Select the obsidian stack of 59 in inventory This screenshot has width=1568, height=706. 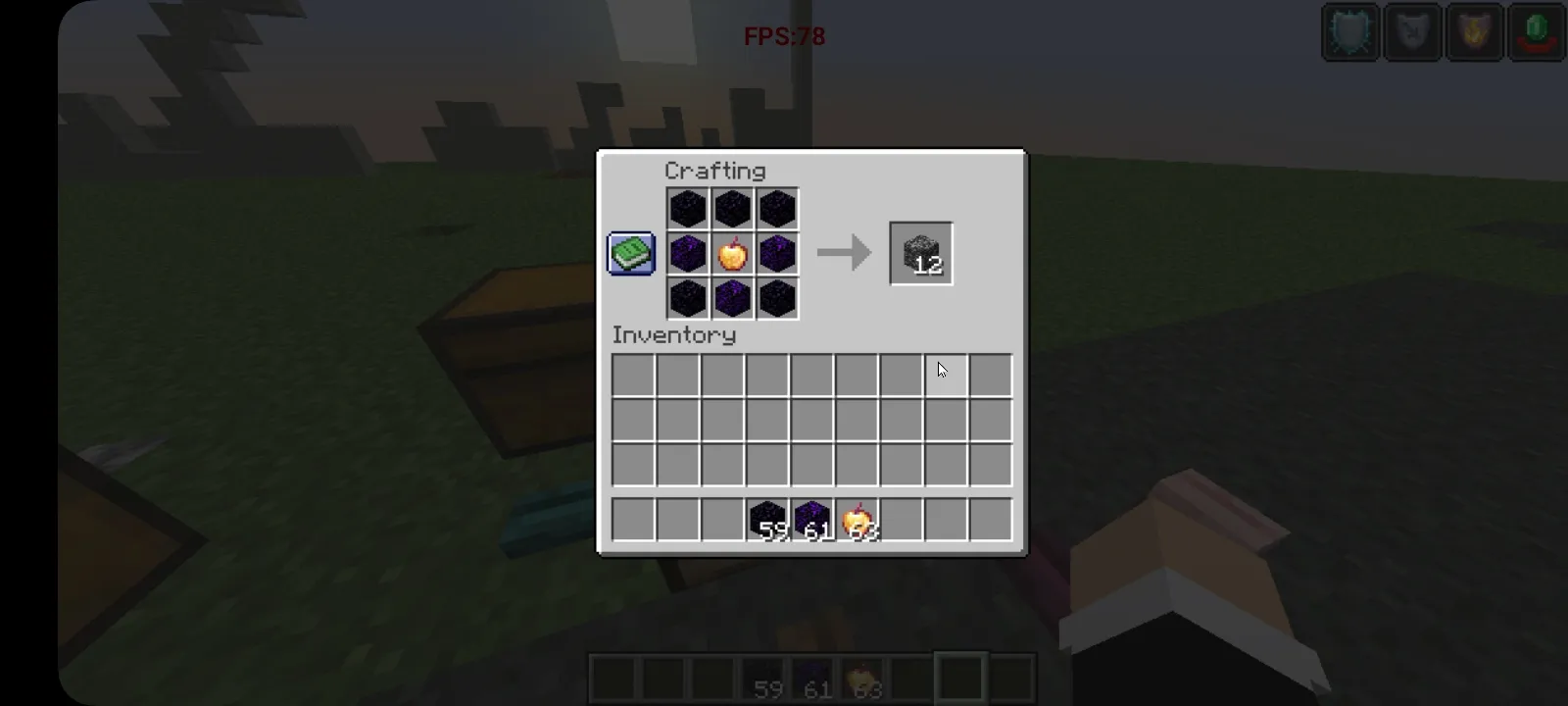[767, 520]
